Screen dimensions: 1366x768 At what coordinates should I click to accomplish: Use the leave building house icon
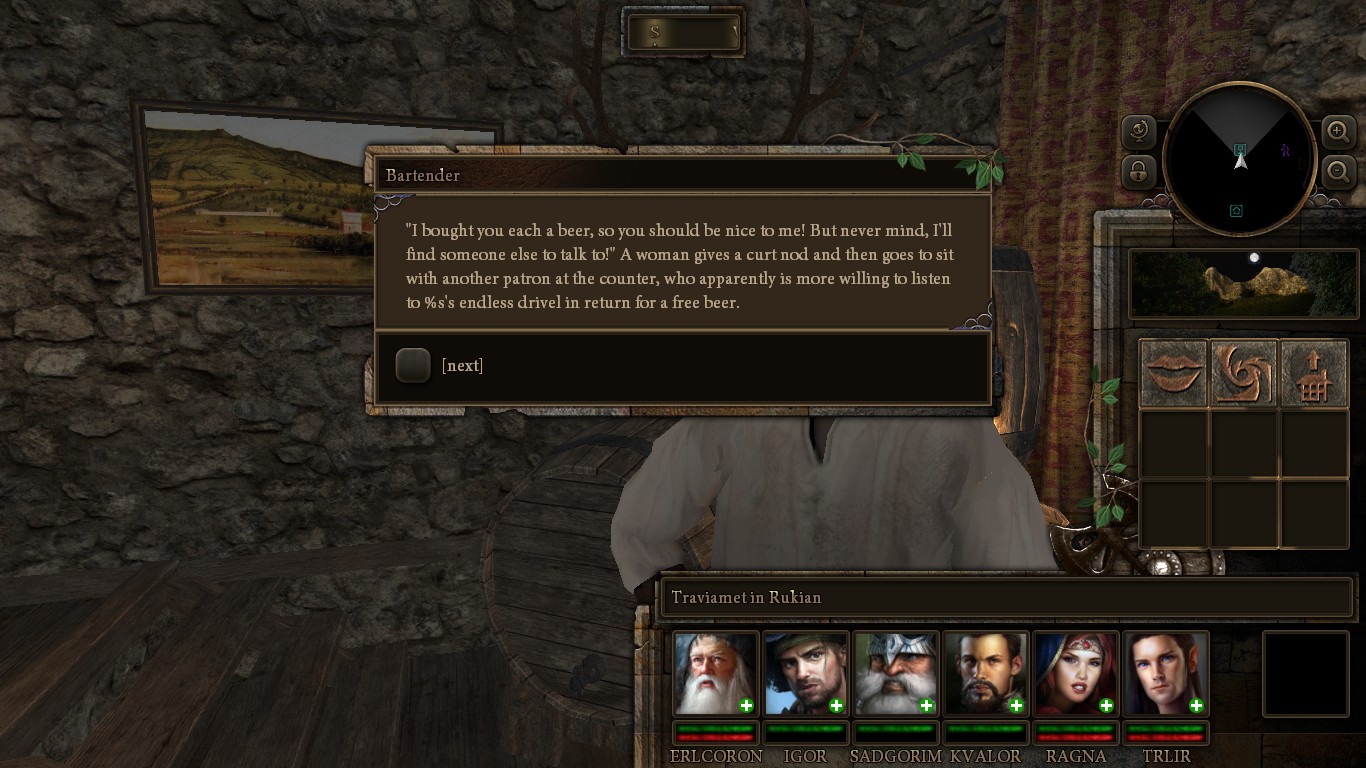[1314, 373]
